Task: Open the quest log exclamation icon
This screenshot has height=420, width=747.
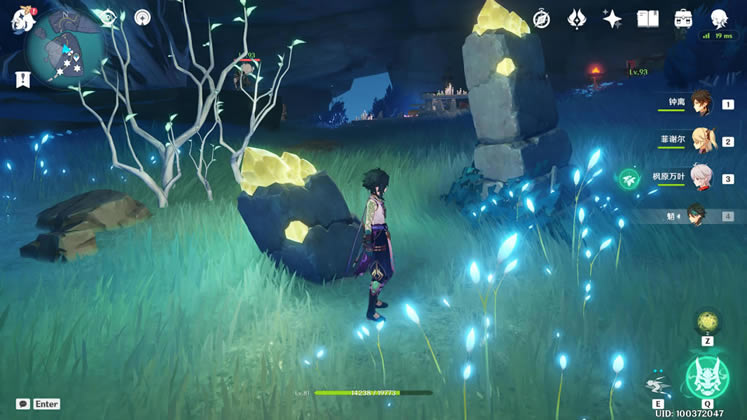Action: pos(20,78)
